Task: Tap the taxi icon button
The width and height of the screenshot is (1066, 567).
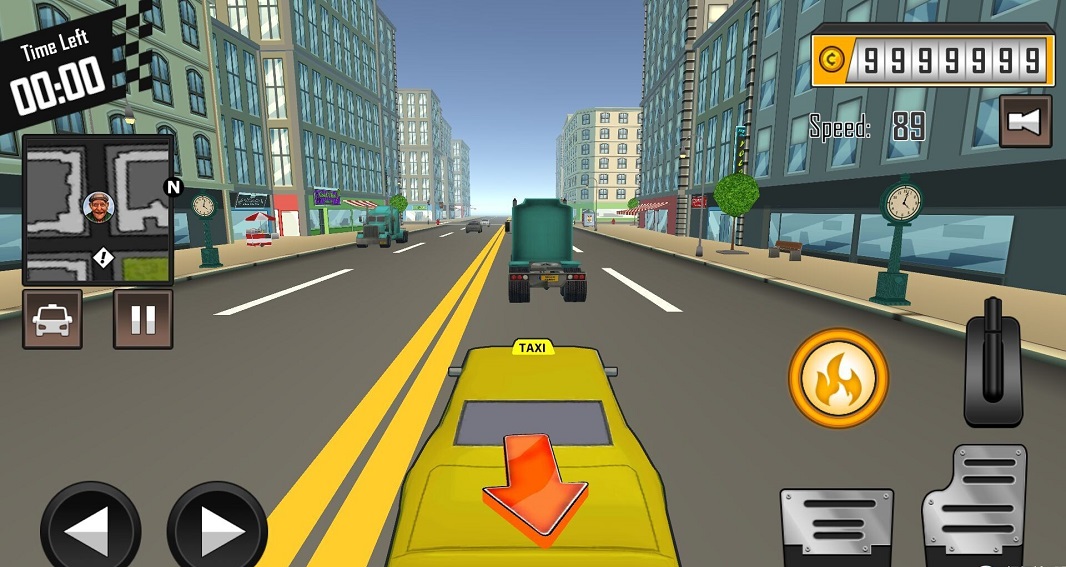Action: (x=52, y=319)
